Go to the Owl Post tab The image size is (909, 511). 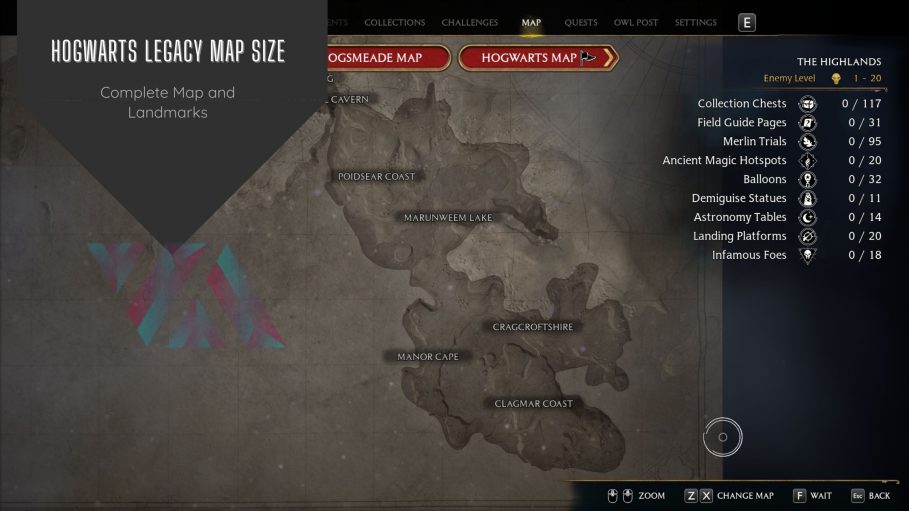(636, 22)
